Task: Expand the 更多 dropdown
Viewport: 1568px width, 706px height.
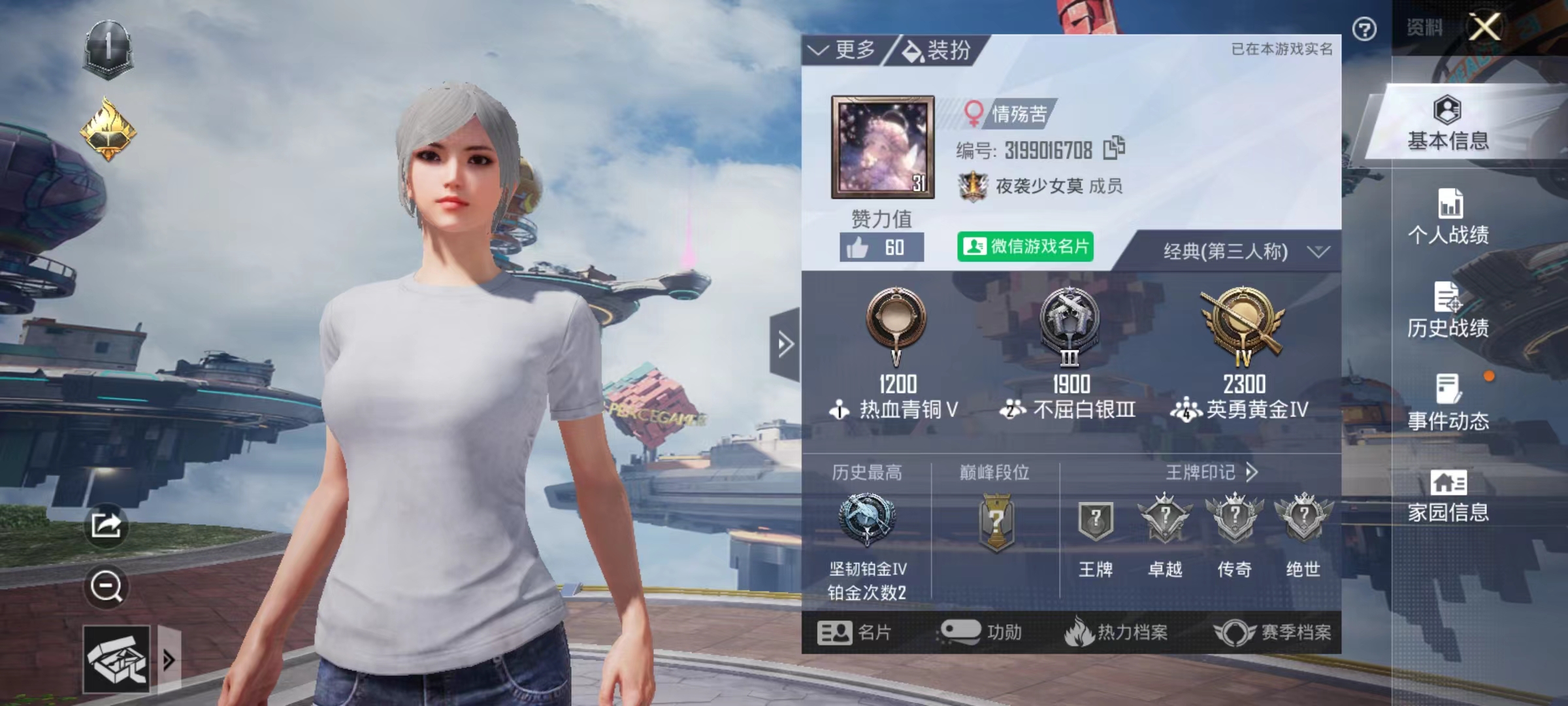Action: pos(843,50)
